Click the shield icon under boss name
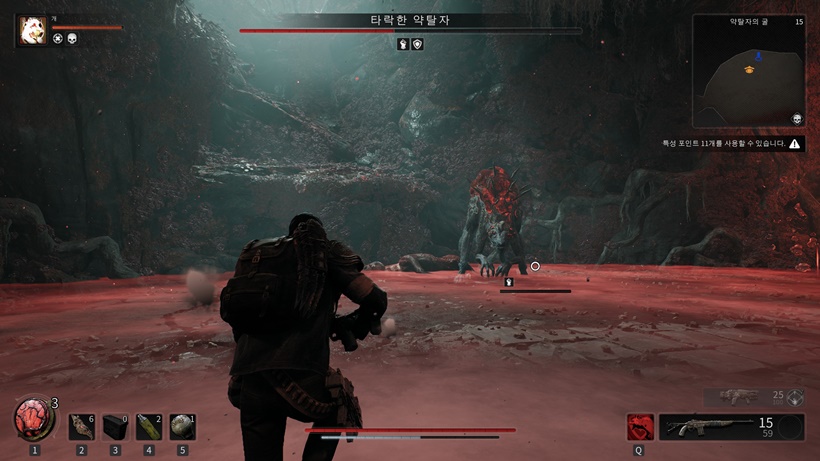The width and height of the screenshot is (820, 461). click(x=417, y=44)
